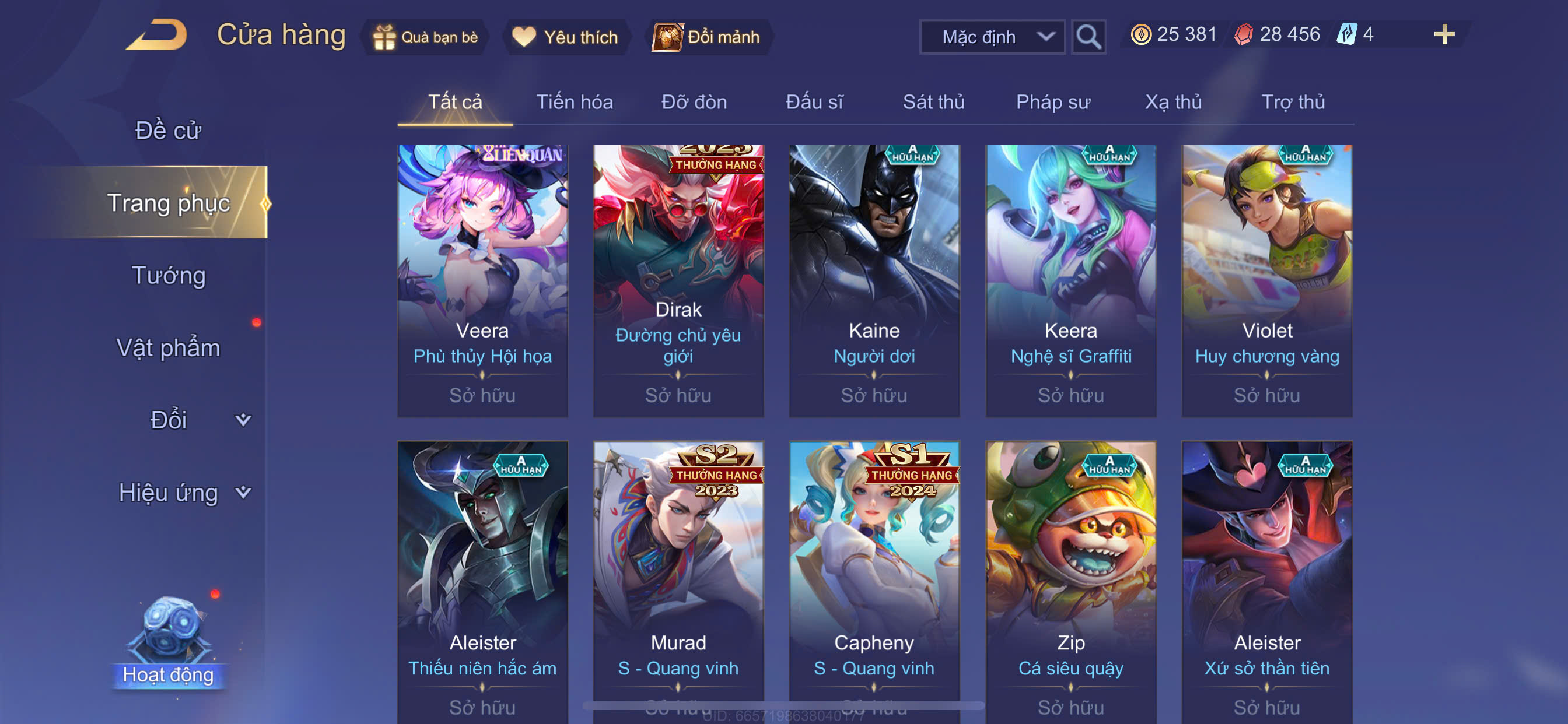Open the Đề cử shop section
This screenshot has width=1568, height=724.
pos(168,130)
